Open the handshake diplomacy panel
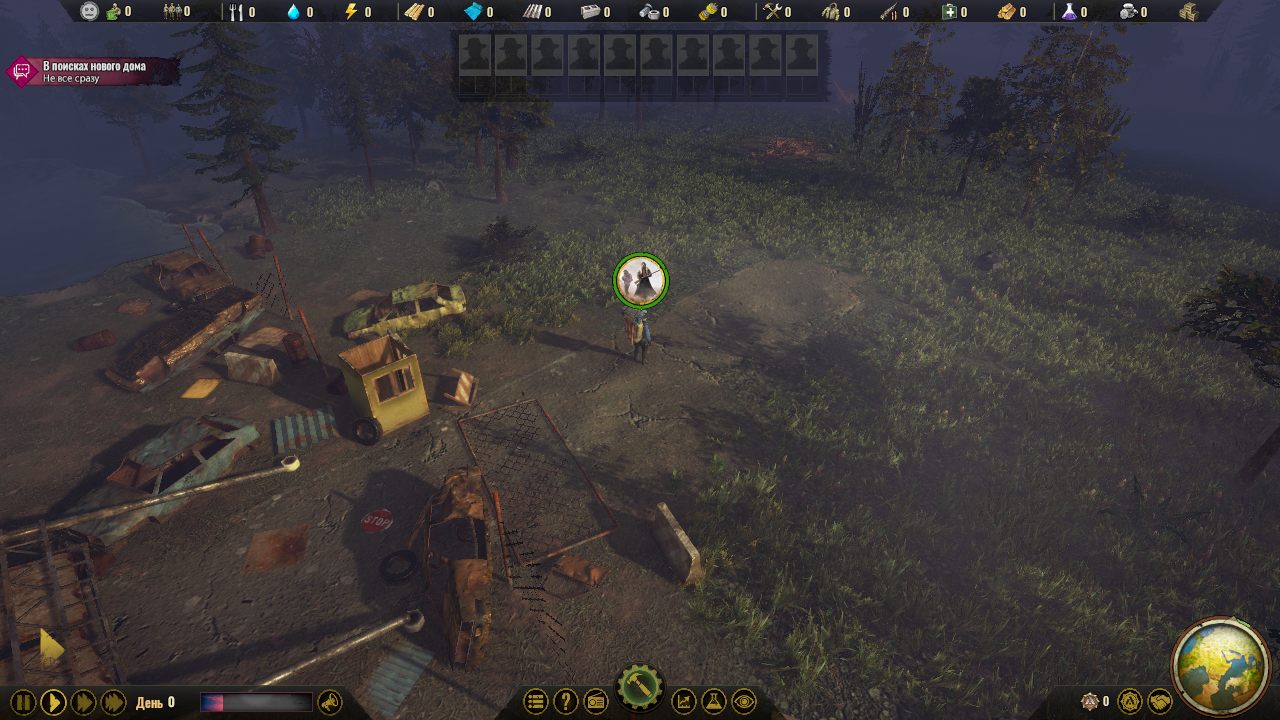This screenshot has width=1280, height=720. (x=1159, y=702)
